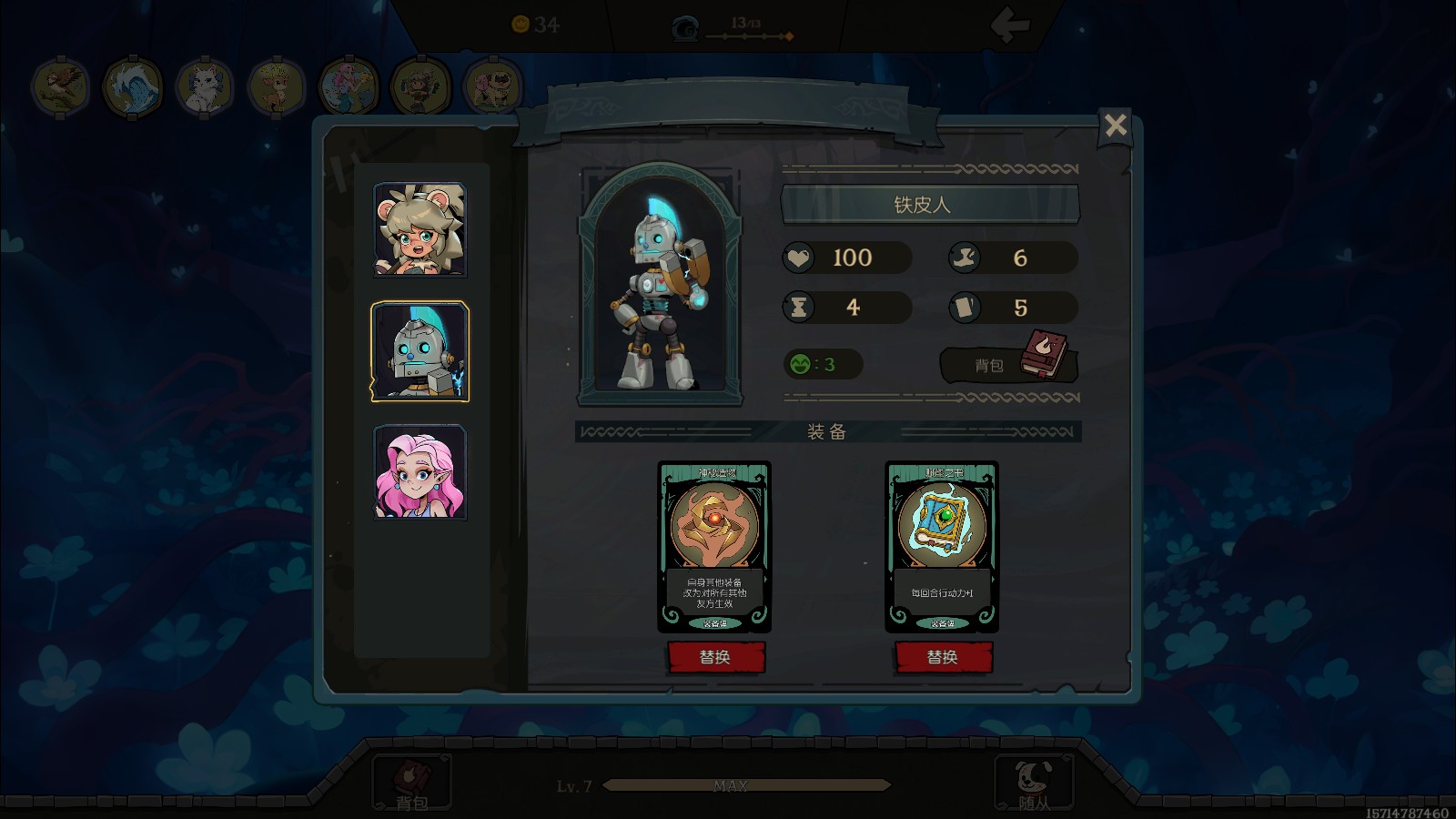
Task: Inspect the blue spellbook equipment card
Action: point(942,545)
